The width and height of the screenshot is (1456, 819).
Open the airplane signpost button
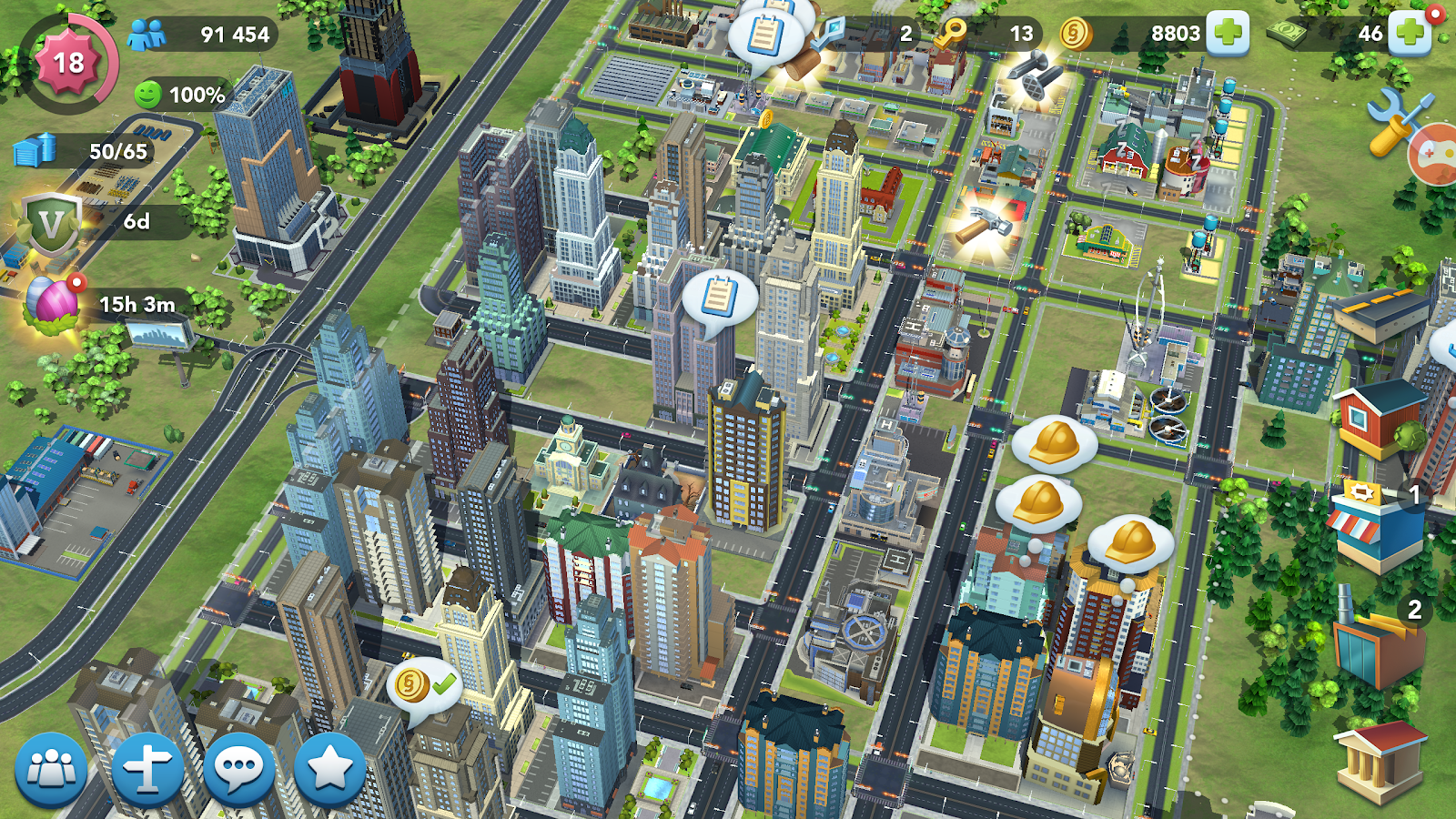click(x=147, y=770)
